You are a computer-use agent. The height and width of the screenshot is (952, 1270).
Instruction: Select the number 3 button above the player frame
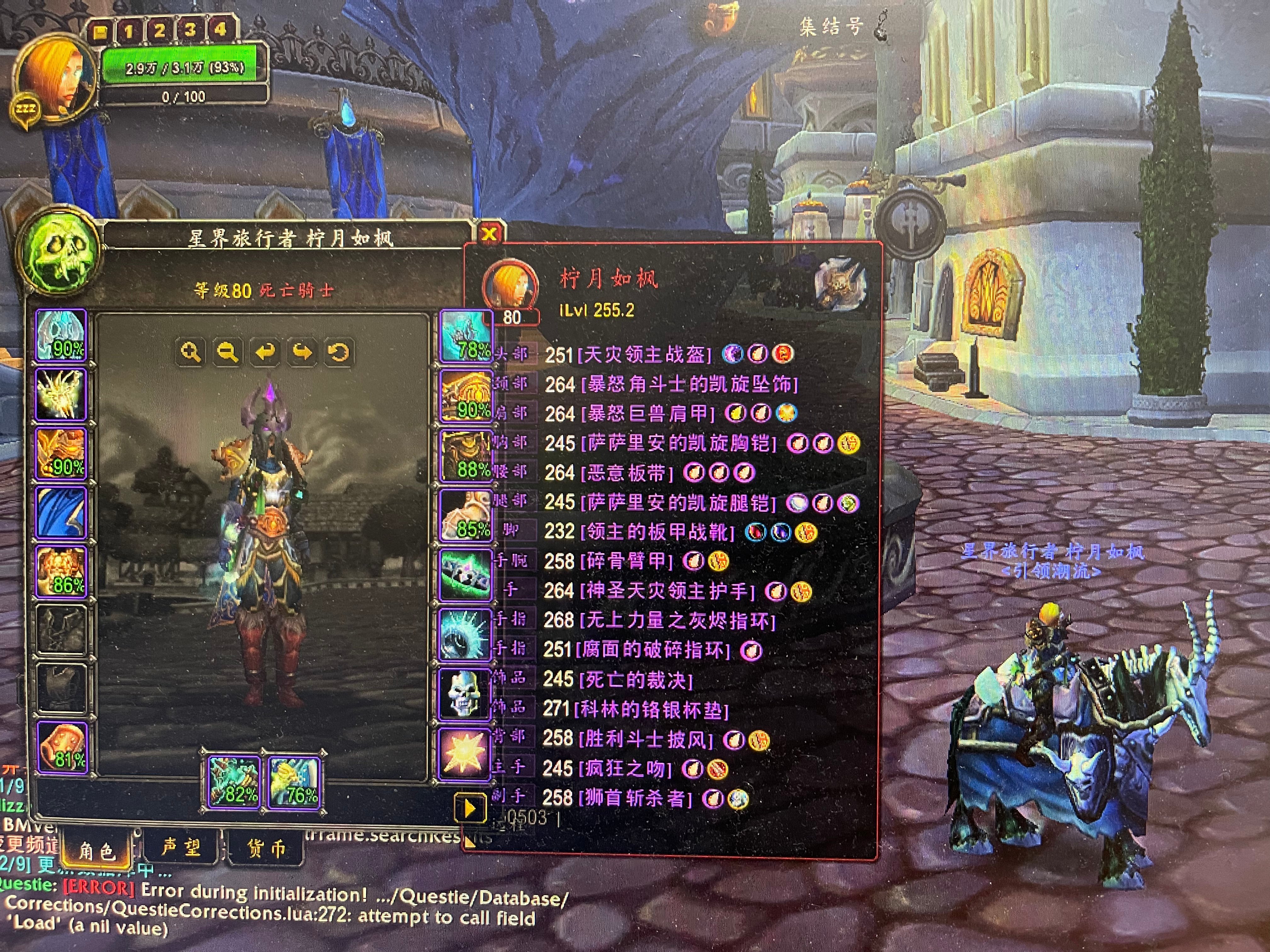pyautogui.click(x=190, y=30)
